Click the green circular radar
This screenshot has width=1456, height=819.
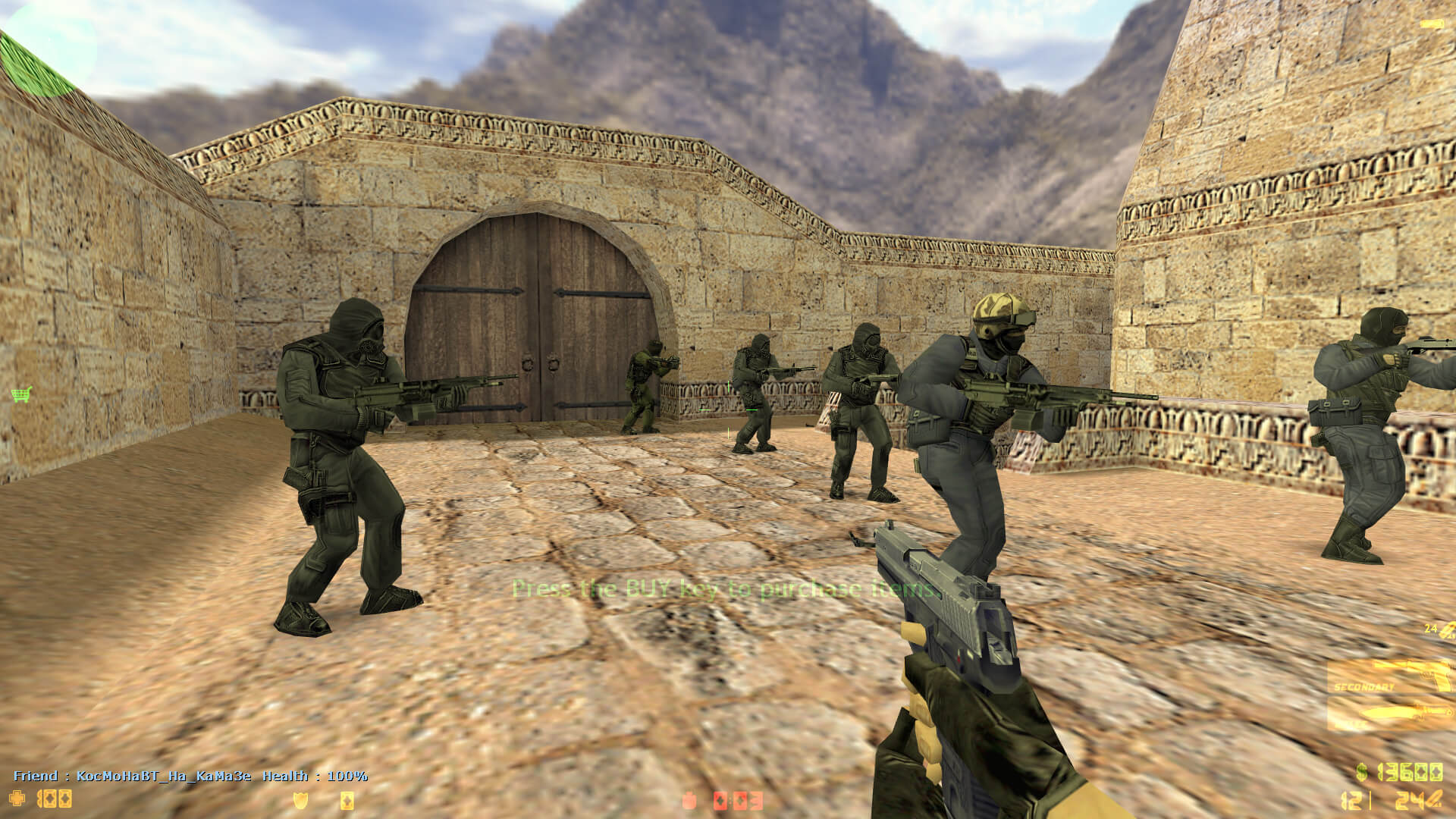[x=47, y=47]
